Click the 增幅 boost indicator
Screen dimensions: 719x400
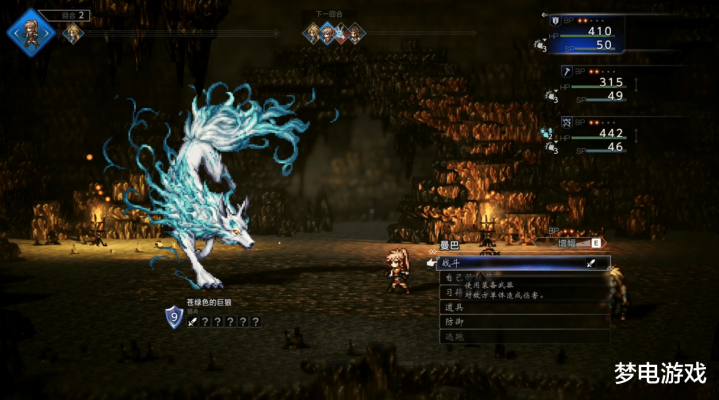(571, 242)
